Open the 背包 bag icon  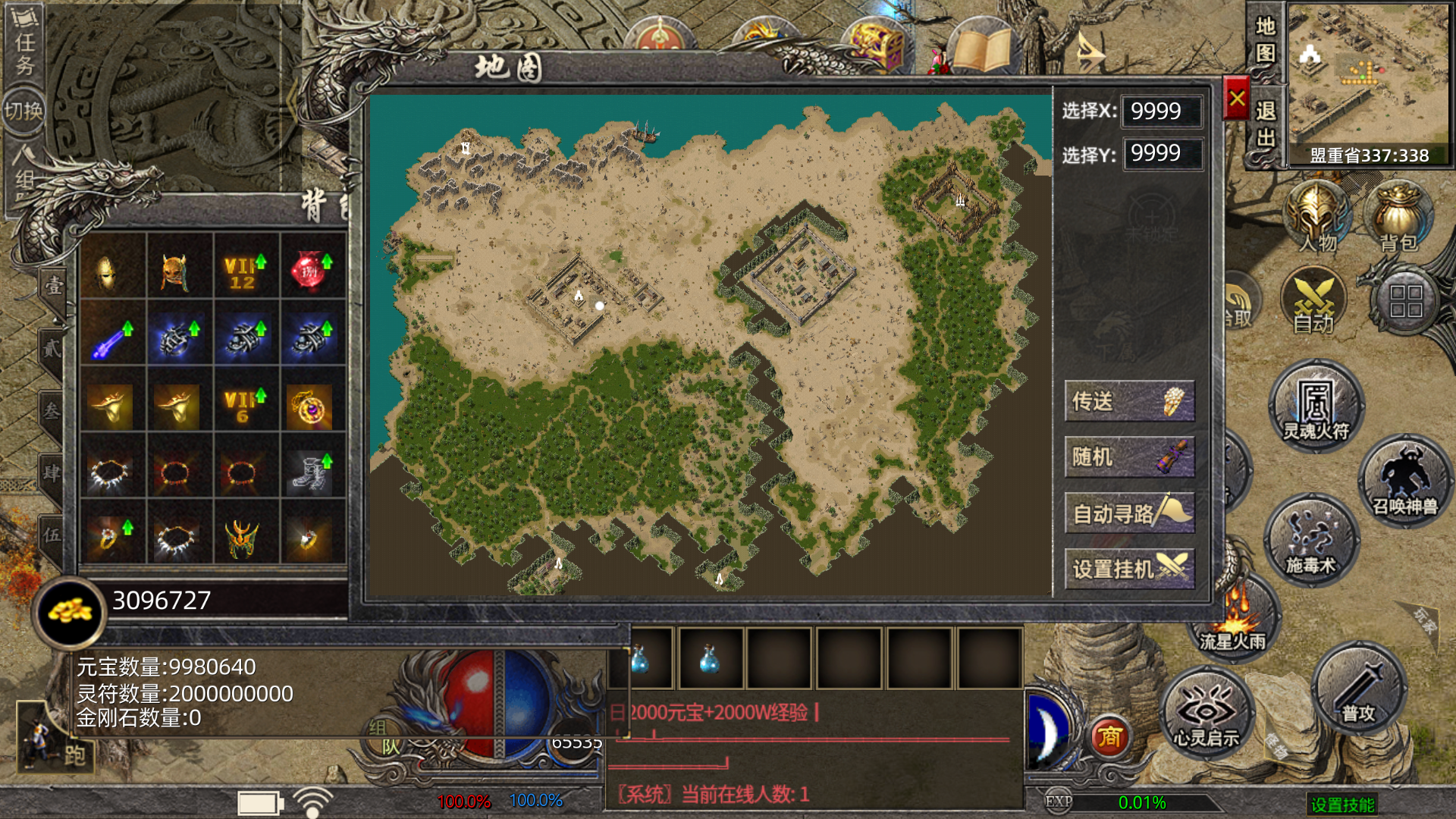[x=1398, y=218]
